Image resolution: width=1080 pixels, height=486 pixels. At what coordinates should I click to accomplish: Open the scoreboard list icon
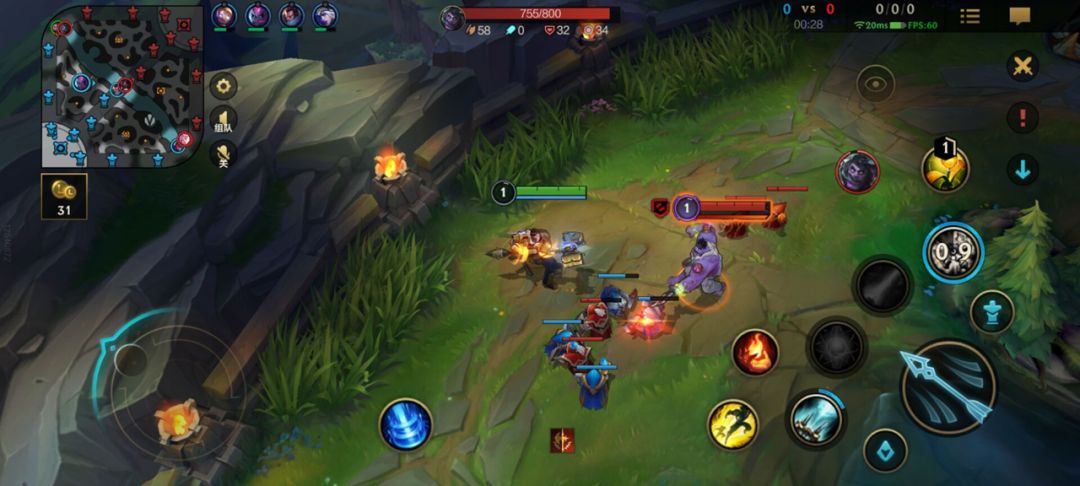pyautogui.click(x=970, y=16)
